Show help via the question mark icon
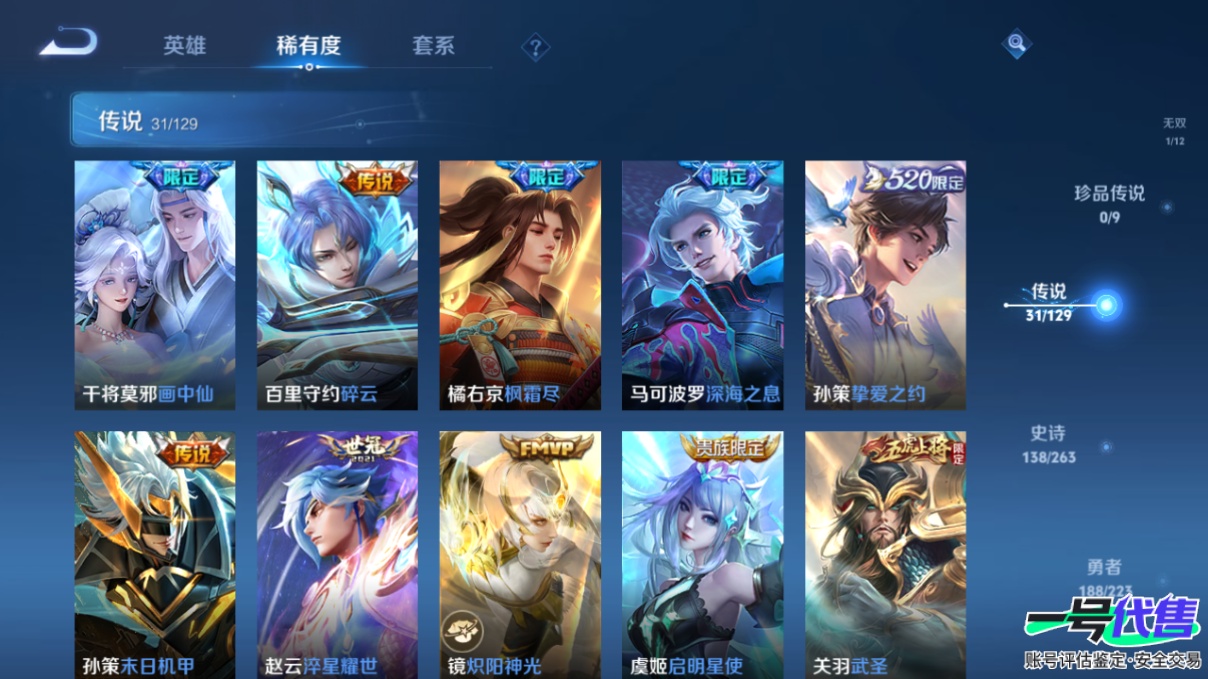 pos(536,47)
